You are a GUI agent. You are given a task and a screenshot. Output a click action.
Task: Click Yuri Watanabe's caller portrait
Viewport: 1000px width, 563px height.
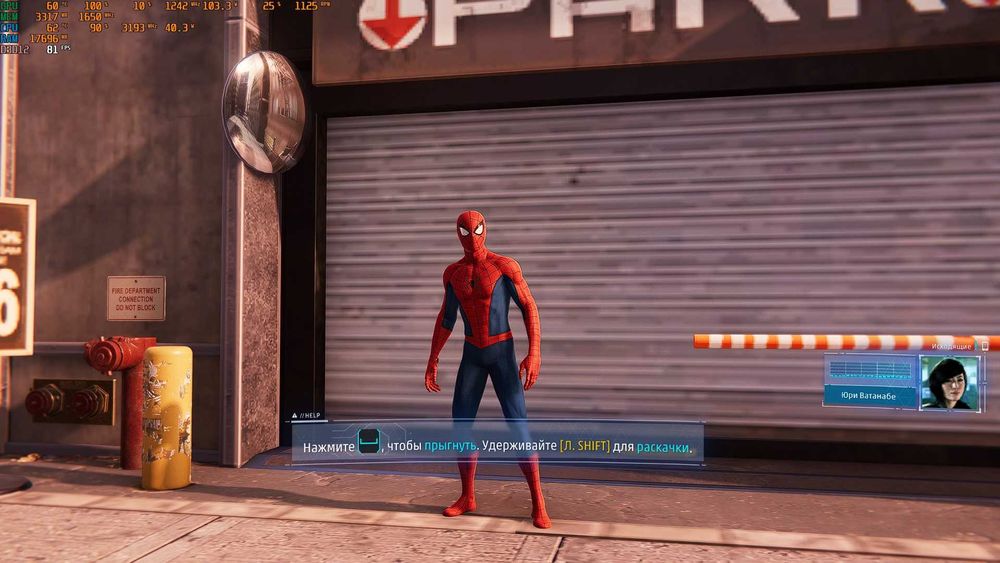tap(949, 382)
